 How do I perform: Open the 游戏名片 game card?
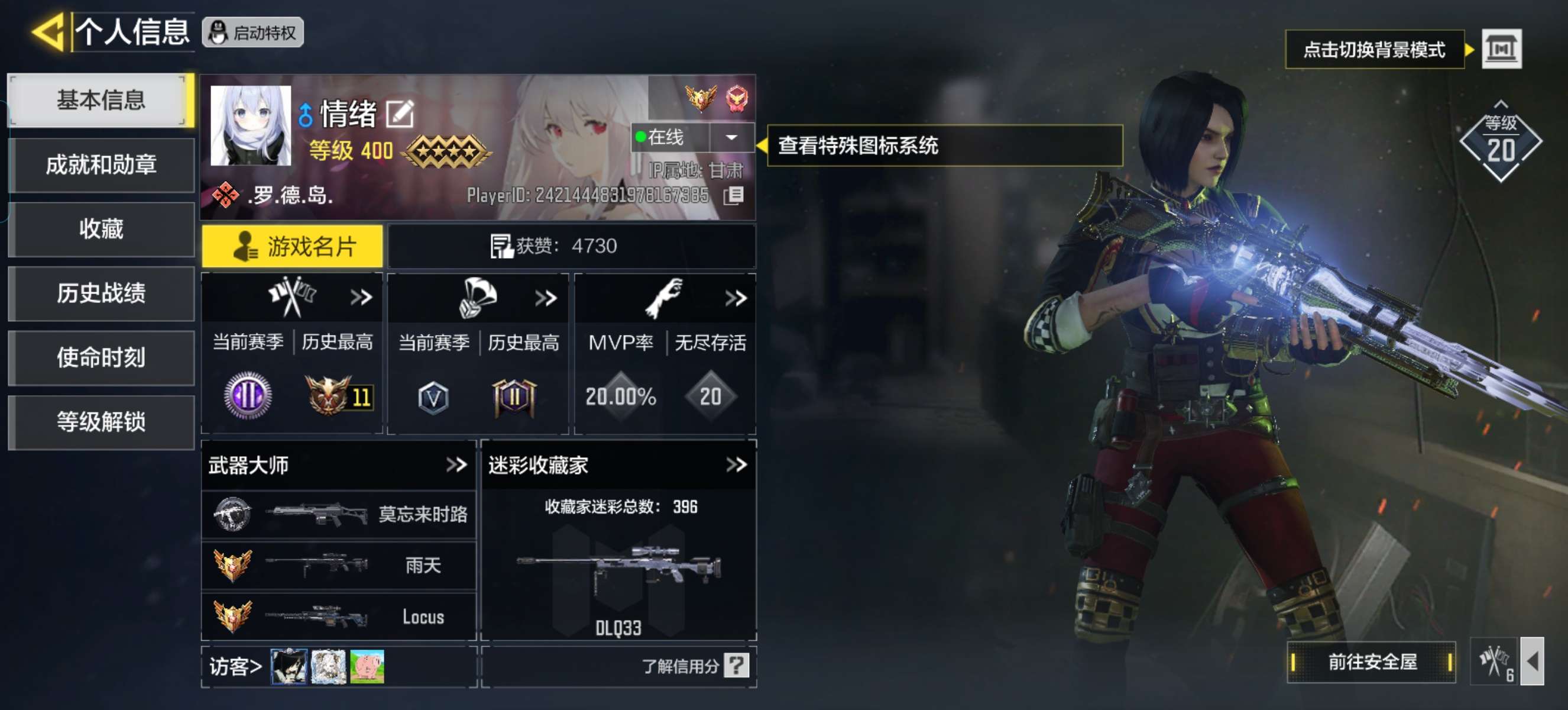click(x=292, y=246)
